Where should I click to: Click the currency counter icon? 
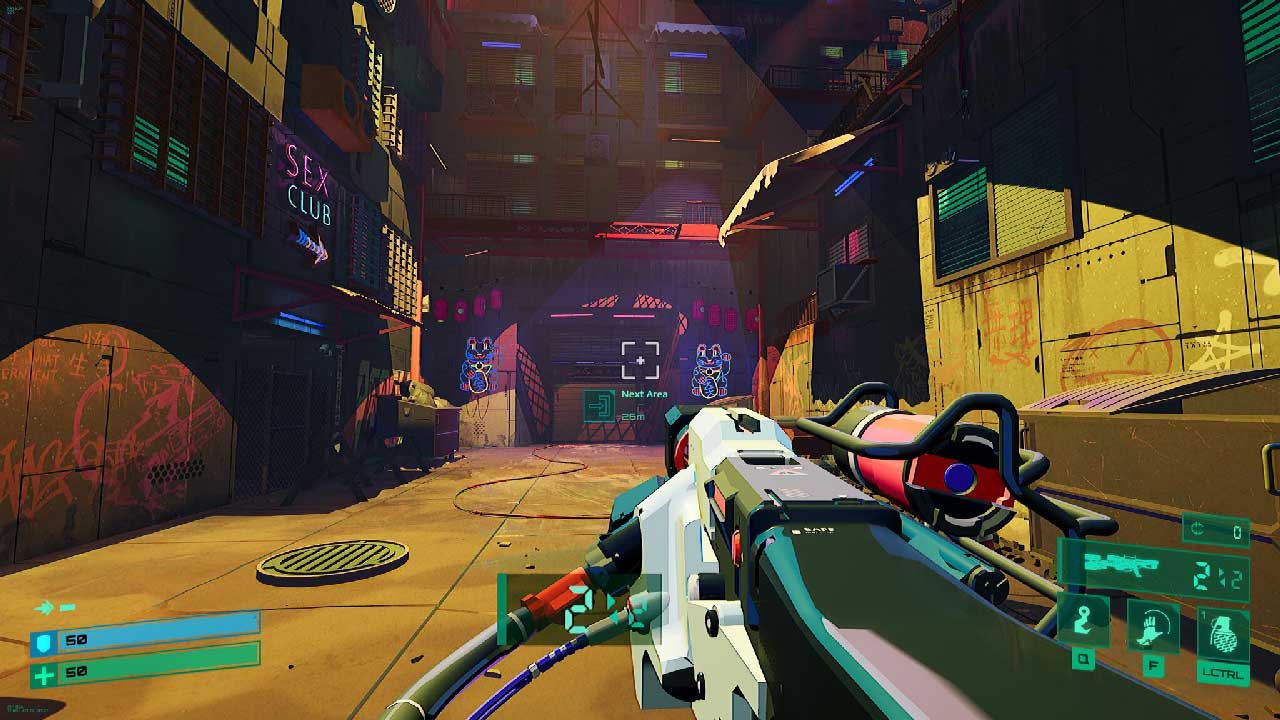point(1200,531)
